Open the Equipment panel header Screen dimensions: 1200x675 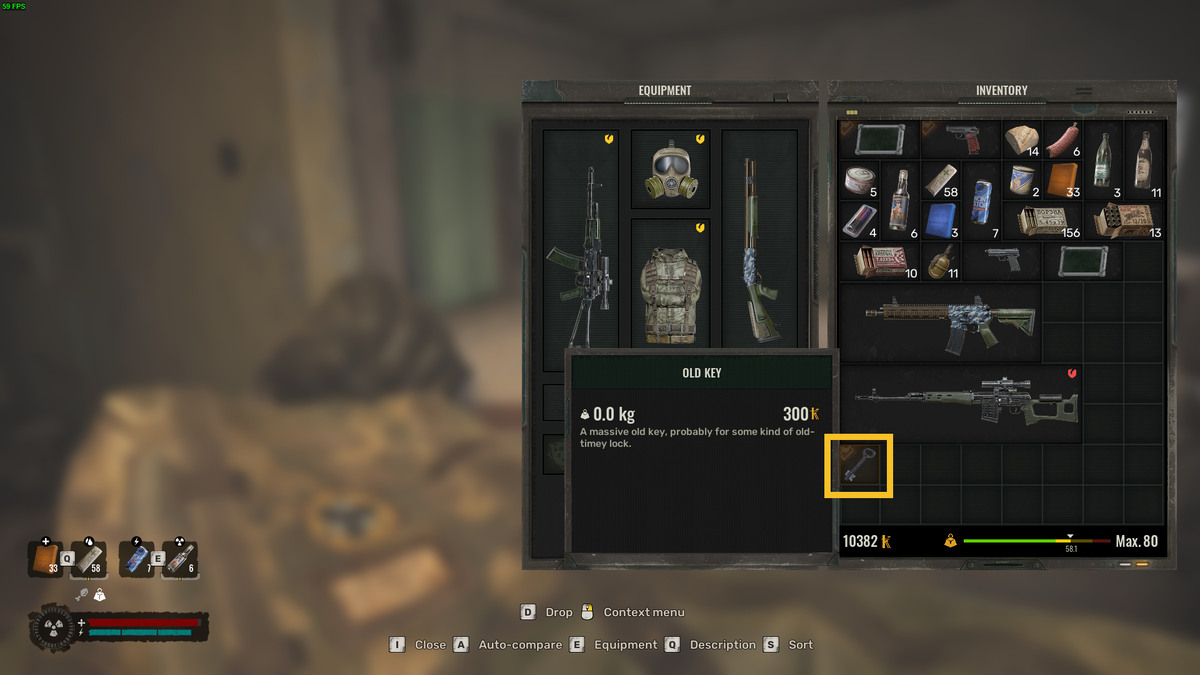click(x=665, y=91)
